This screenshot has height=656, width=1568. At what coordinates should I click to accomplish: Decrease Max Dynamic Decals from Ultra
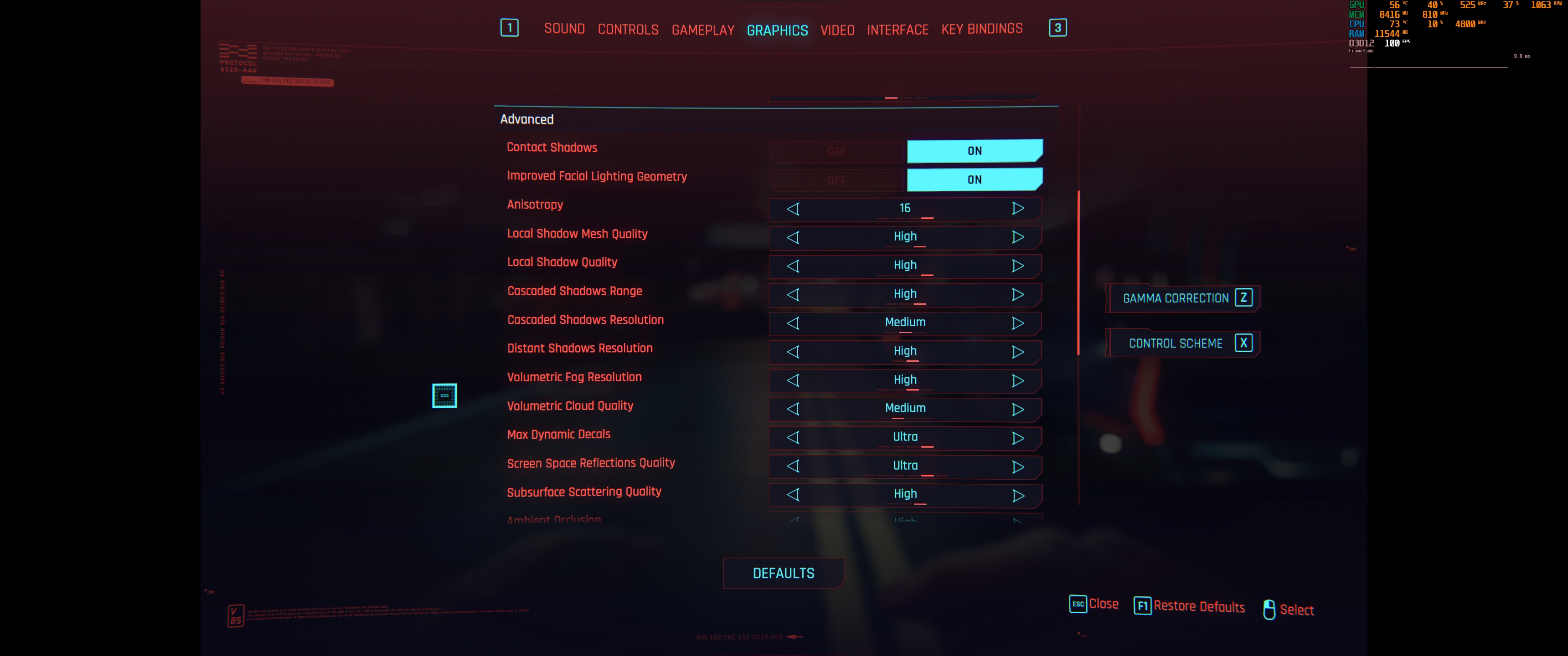pyautogui.click(x=793, y=437)
